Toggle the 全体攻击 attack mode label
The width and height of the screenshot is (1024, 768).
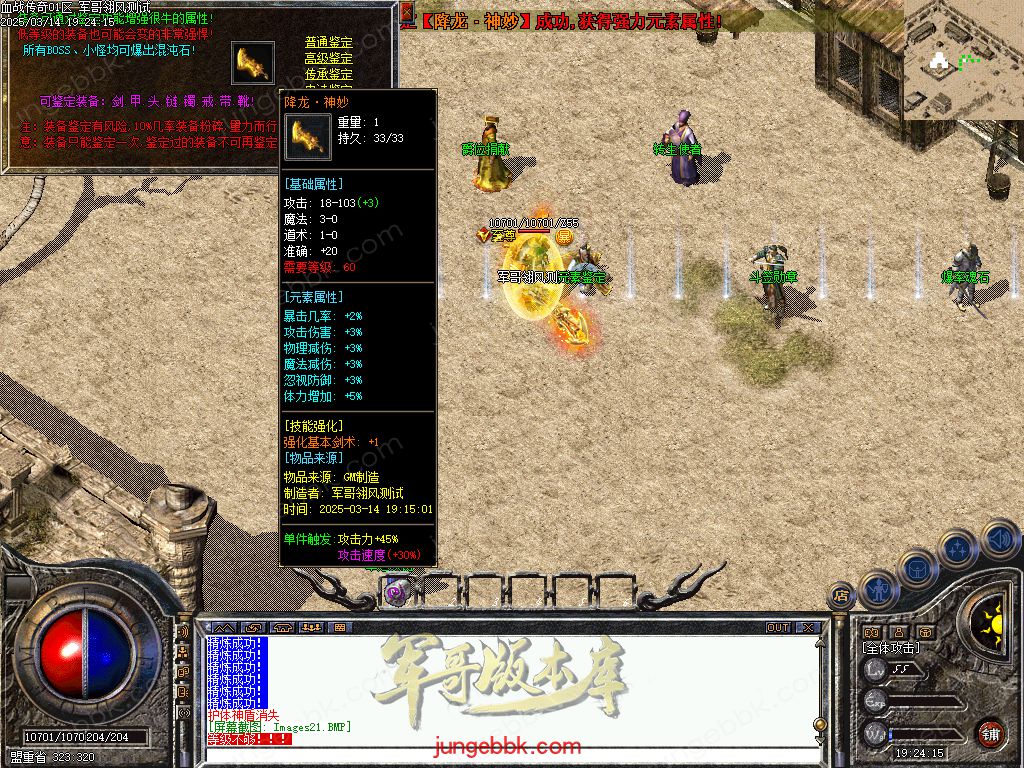(890, 648)
